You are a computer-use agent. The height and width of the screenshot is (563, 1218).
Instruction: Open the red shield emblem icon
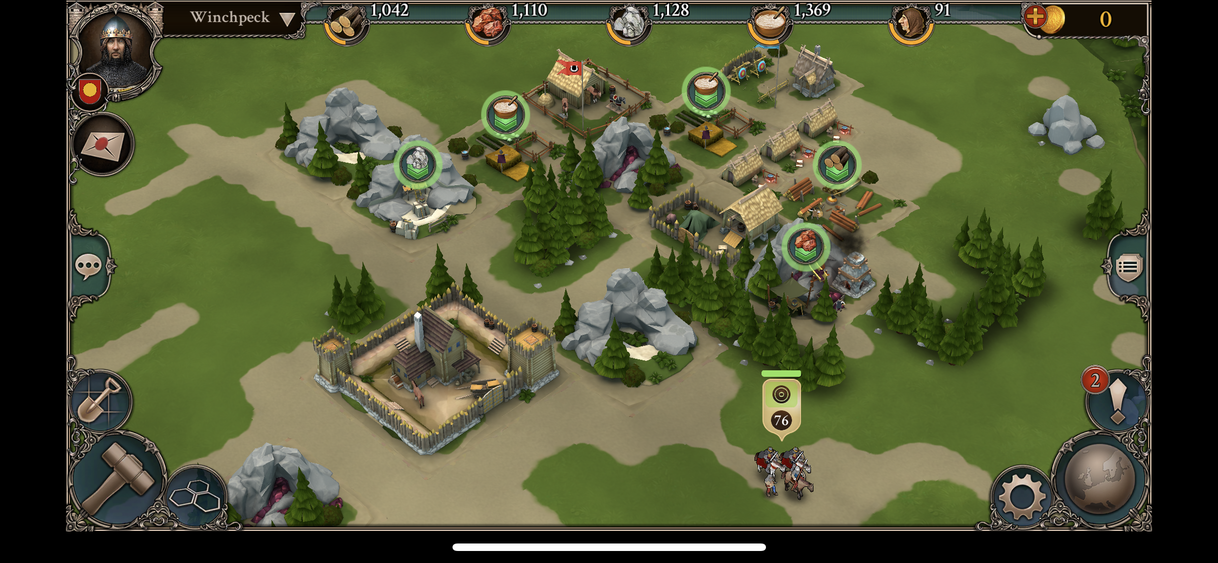(90, 92)
